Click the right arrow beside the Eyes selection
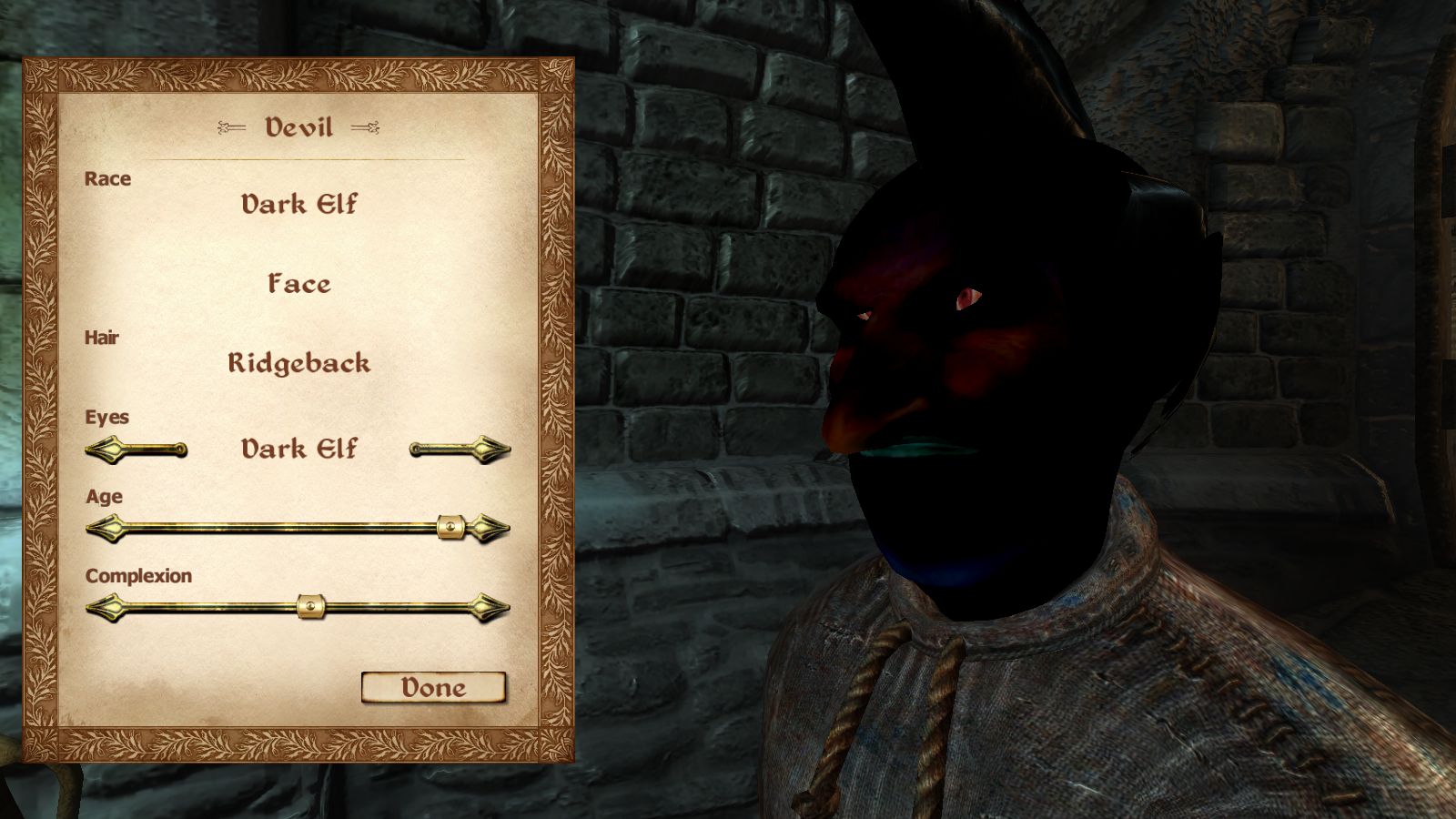The height and width of the screenshot is (819, 1456). (x=460, y=448)
